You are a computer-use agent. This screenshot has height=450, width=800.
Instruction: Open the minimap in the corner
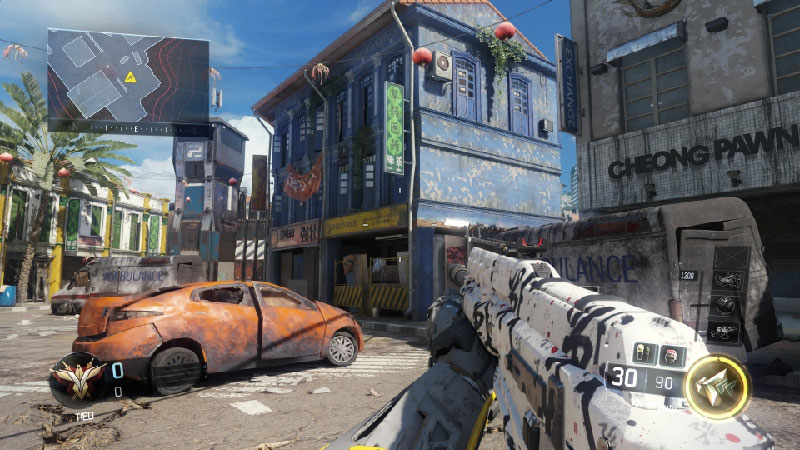[x=128, y=78]
